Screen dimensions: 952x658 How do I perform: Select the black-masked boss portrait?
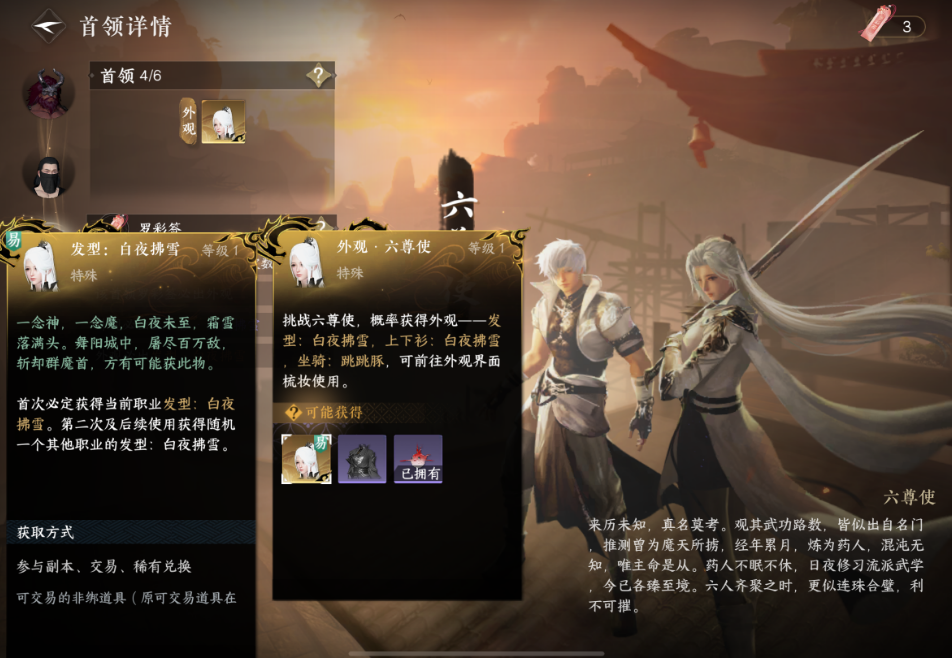click(x=48, y=173)
